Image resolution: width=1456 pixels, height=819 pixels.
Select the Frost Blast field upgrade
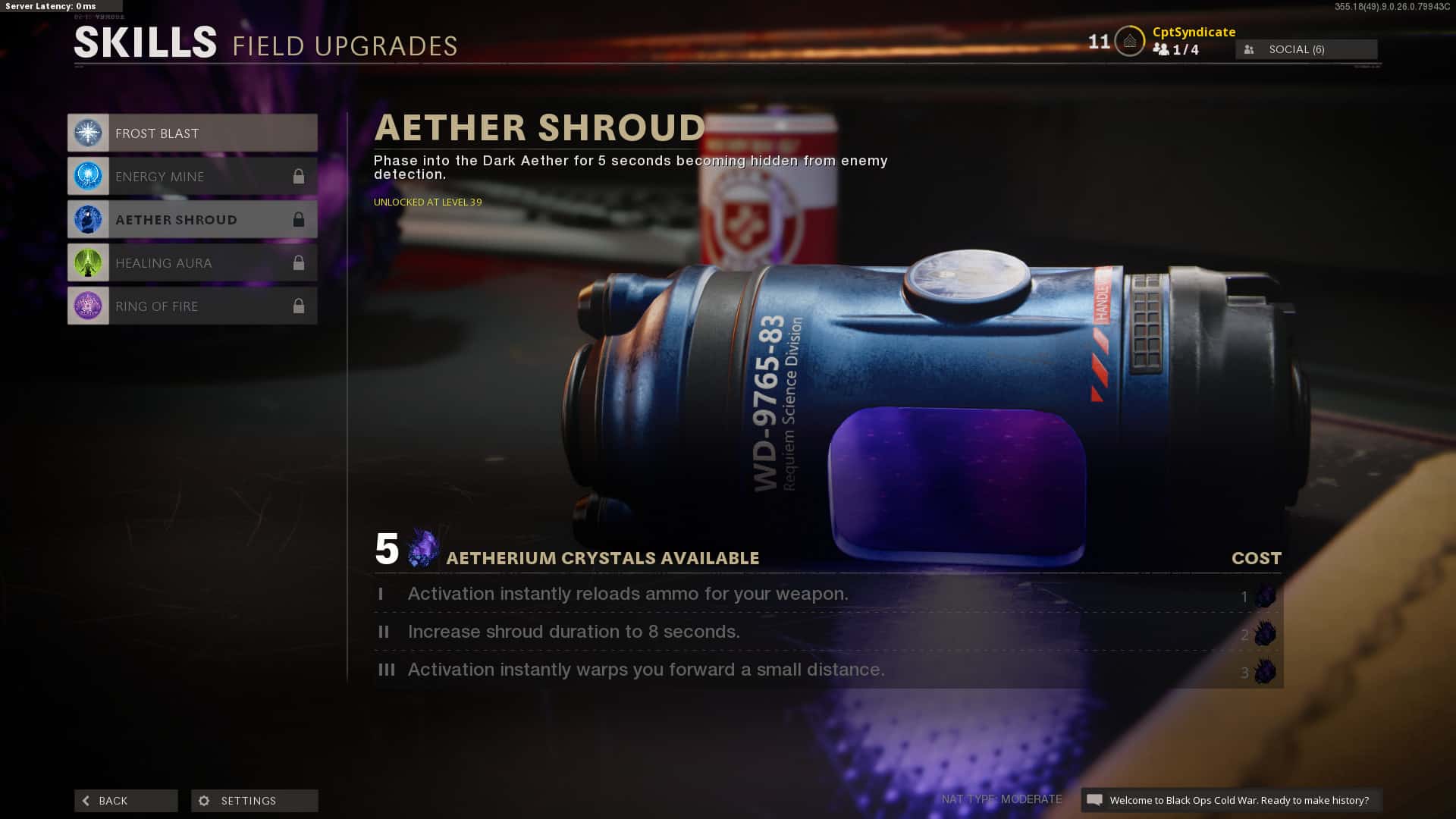[192, 133]
